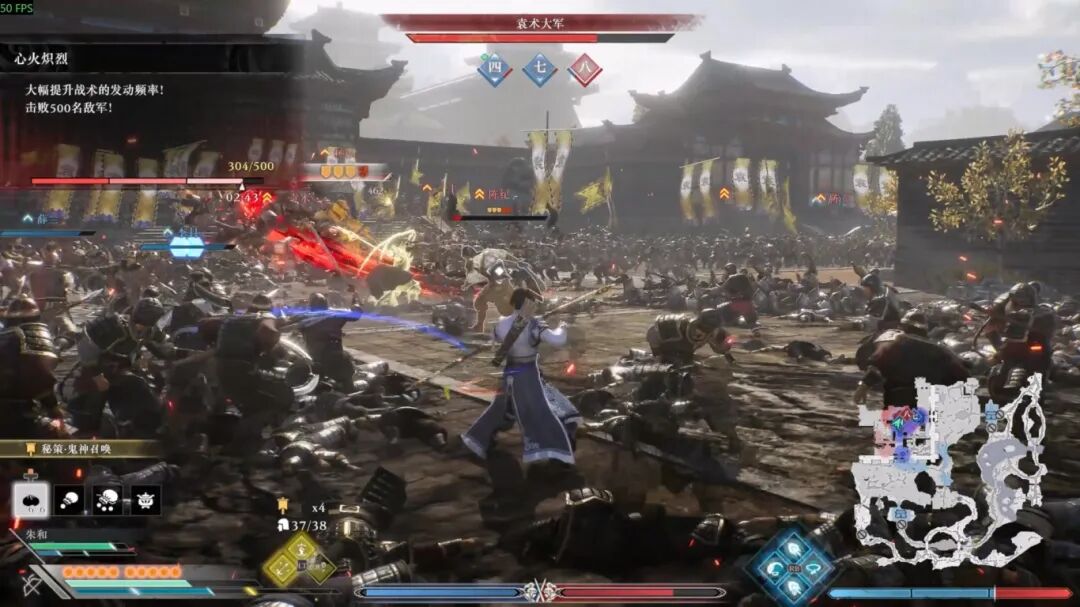Screen dimensions: 1080x607
Task: Activate the 秘策·鬼神召唤 tactic banner
Action: [x=75, y=449]
